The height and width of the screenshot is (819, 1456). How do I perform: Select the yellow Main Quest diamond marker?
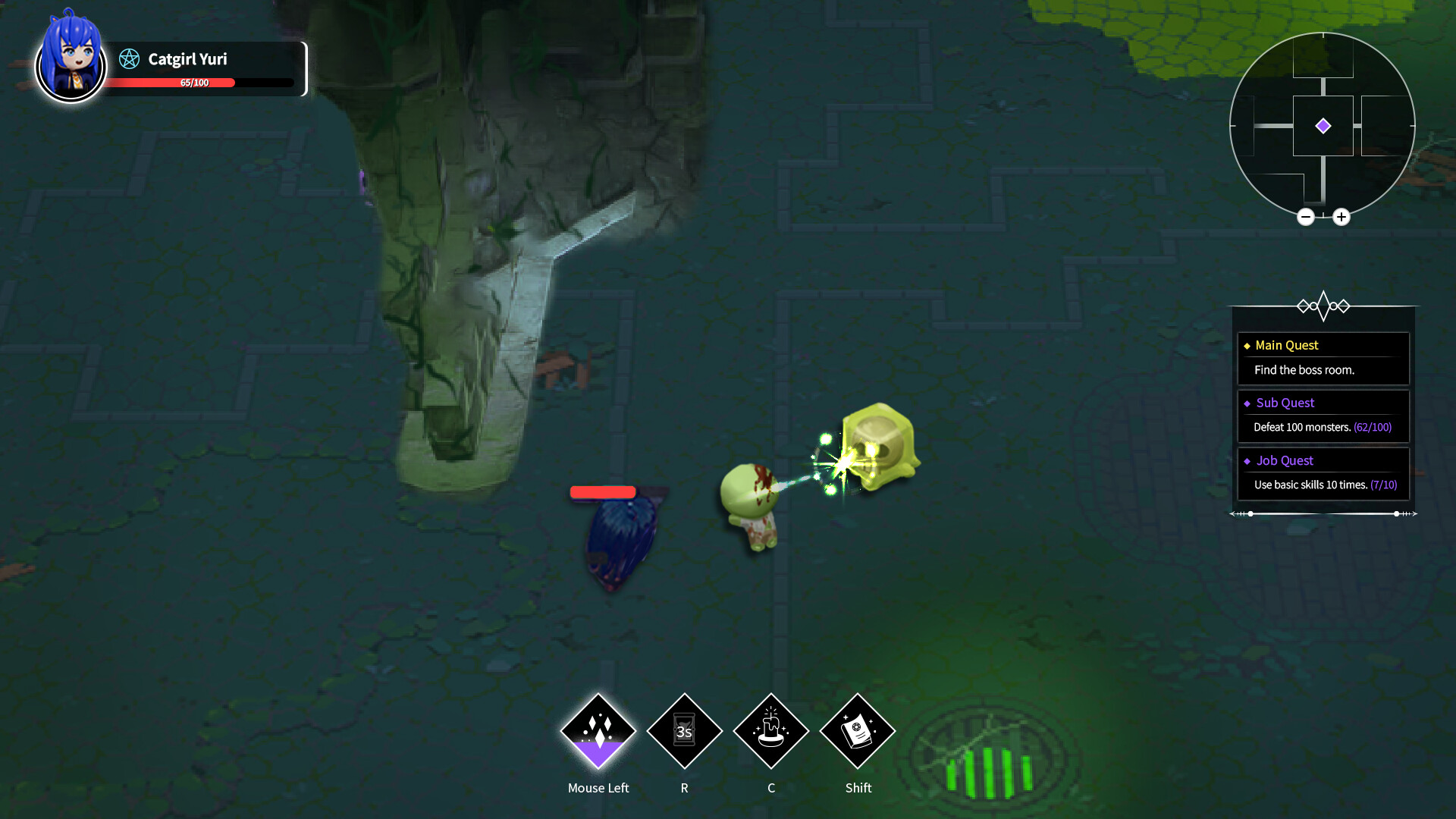(1247, 345)
